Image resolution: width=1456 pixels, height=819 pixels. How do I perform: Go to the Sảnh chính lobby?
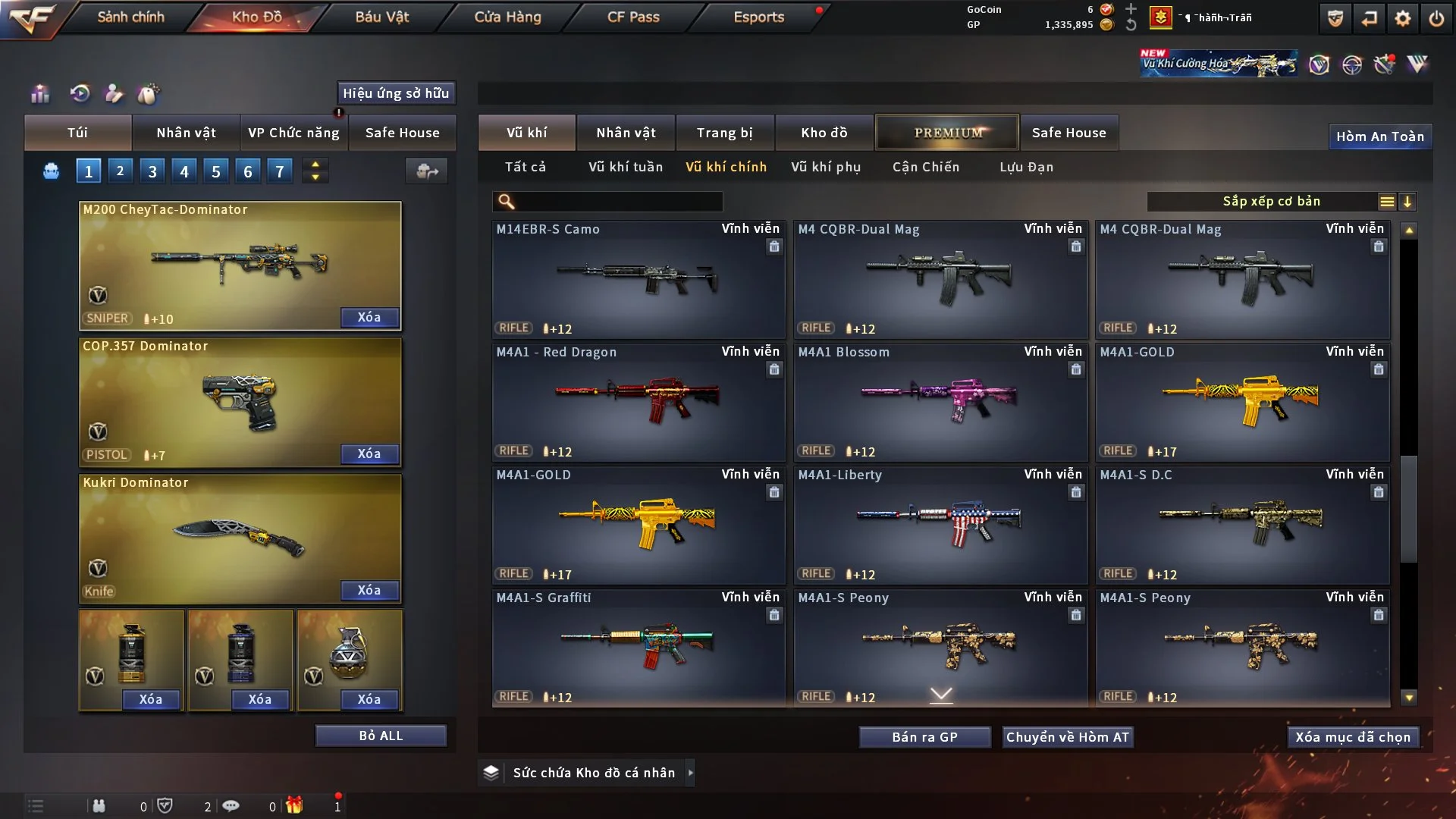pos(130,17)
